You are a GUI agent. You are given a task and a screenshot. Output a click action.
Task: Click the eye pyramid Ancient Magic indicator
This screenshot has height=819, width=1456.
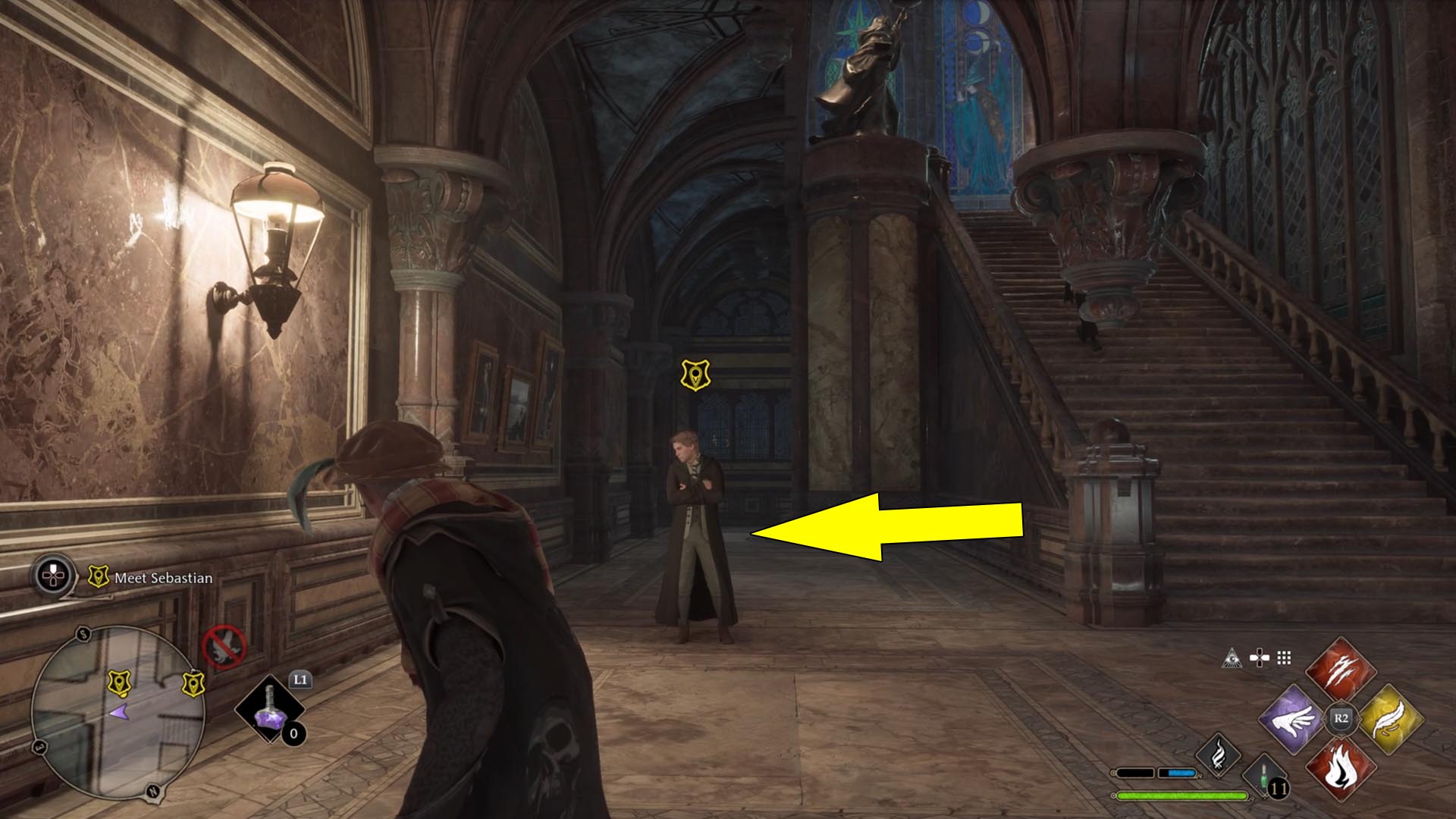point(1232,658)
